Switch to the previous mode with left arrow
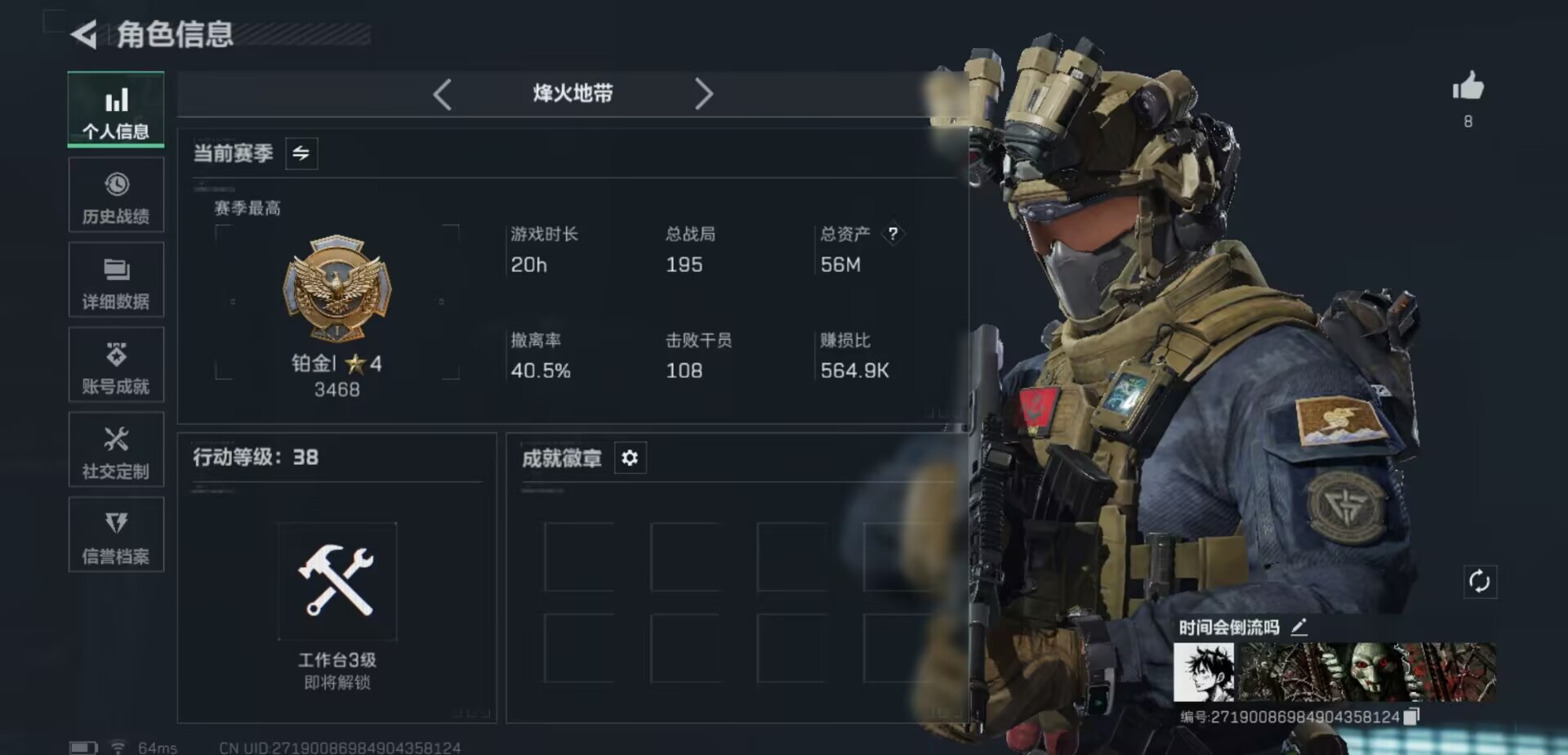The image size is (1568, 755). (x=443, y=95)
